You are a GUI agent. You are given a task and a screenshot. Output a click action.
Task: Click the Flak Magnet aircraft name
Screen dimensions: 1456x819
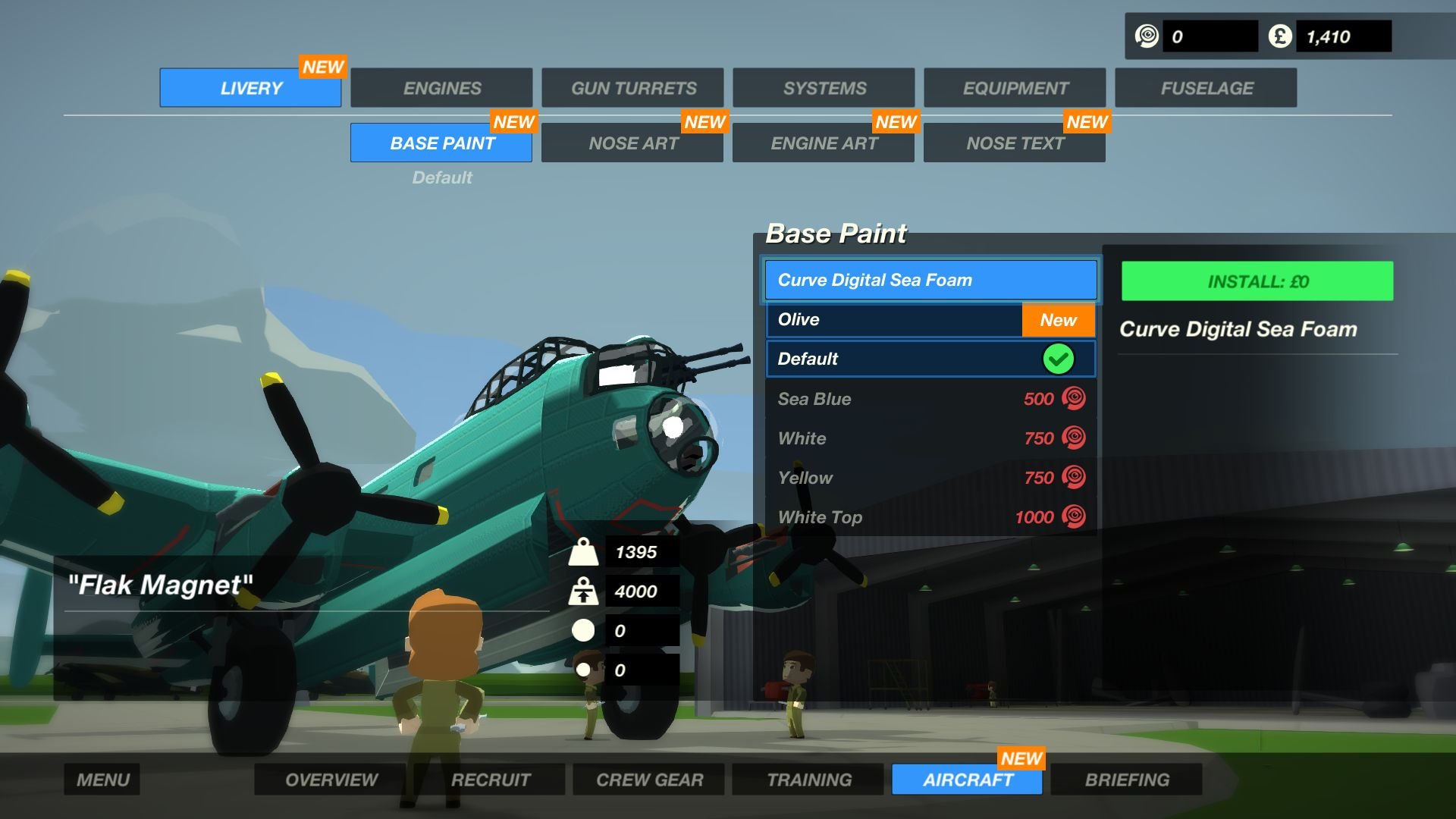tap(159, 584)
